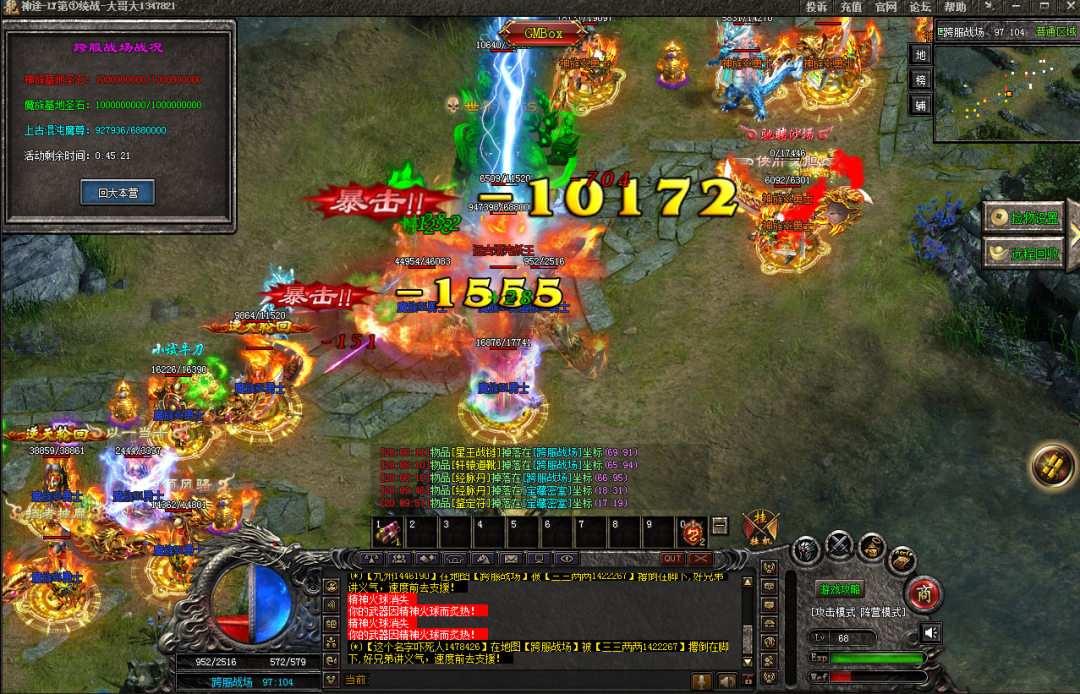Open the 论坛 forum menu
Viewport: 1080px width, 694px height.
pos(919,7)
